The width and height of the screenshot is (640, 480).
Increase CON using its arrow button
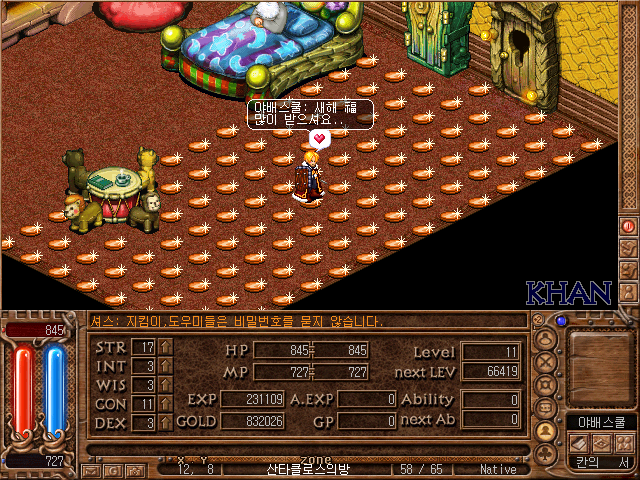[x=166, y=404]
